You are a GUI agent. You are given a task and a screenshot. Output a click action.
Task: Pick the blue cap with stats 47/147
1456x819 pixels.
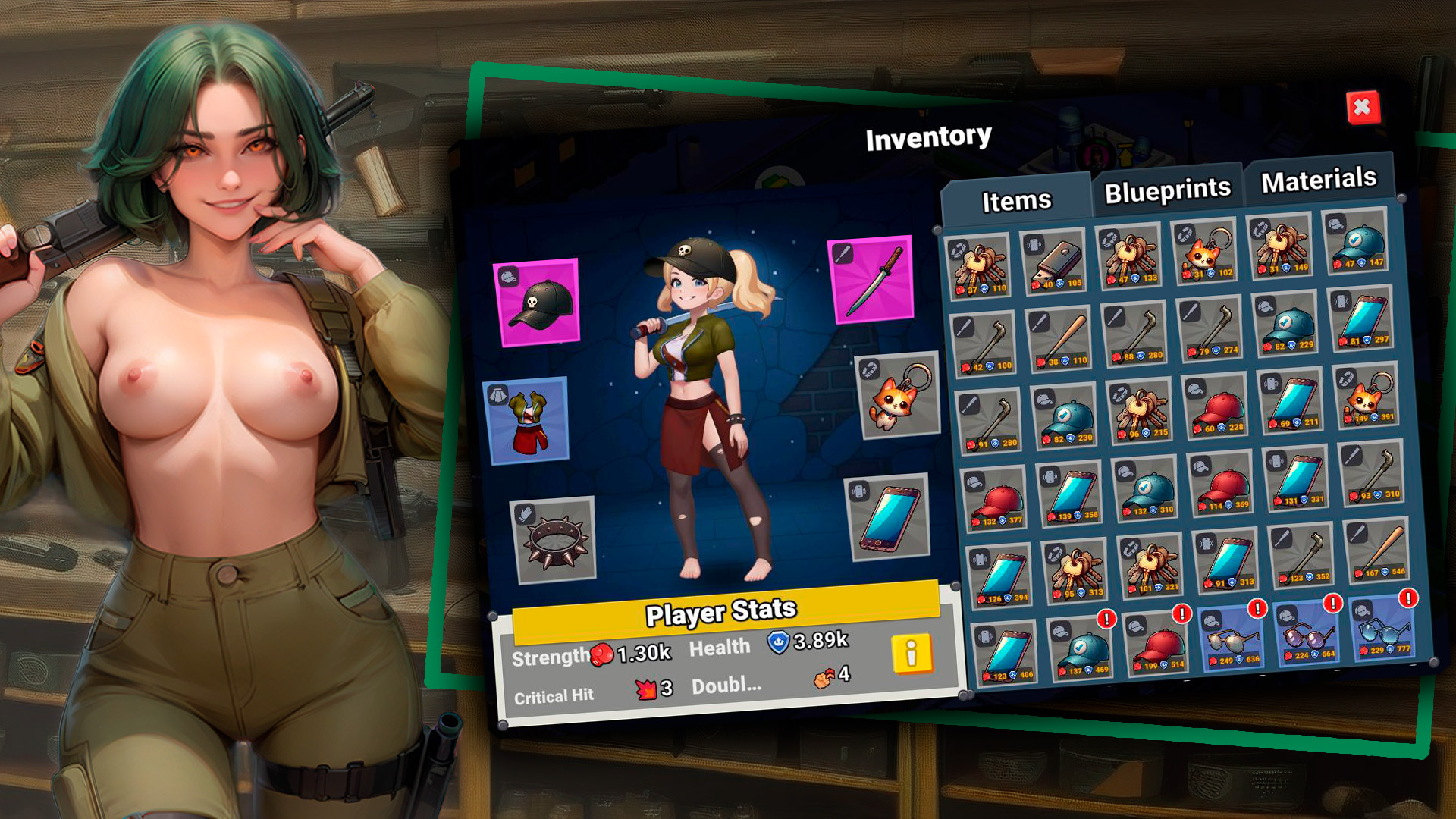coord(1357,242)
